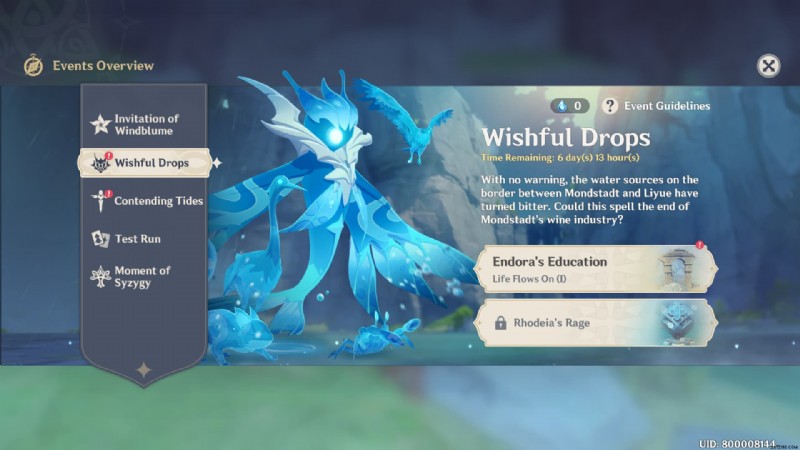This screenshot has height=450, width=800.
Task: Click the blue droplet currency counter
Action: [570, 105]
